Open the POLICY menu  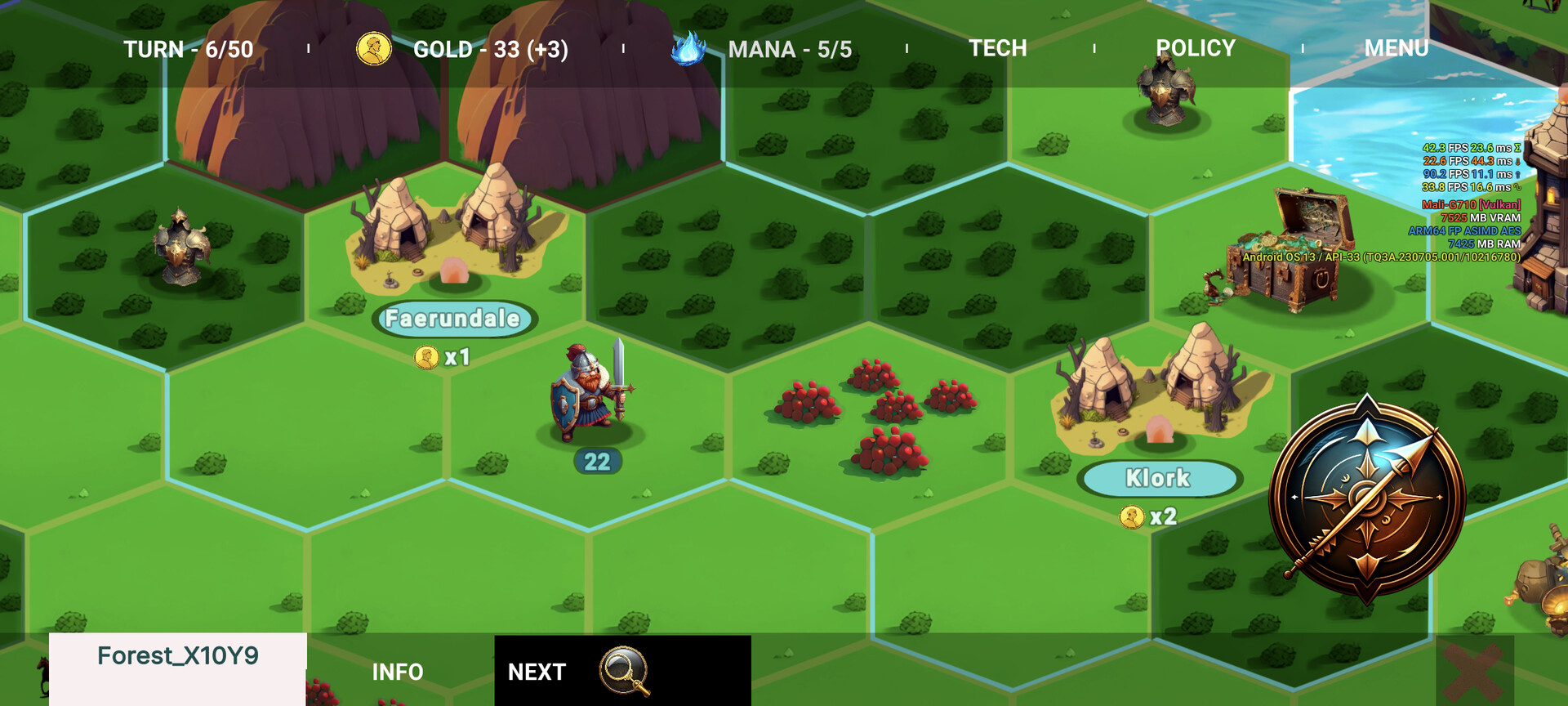1195,48
